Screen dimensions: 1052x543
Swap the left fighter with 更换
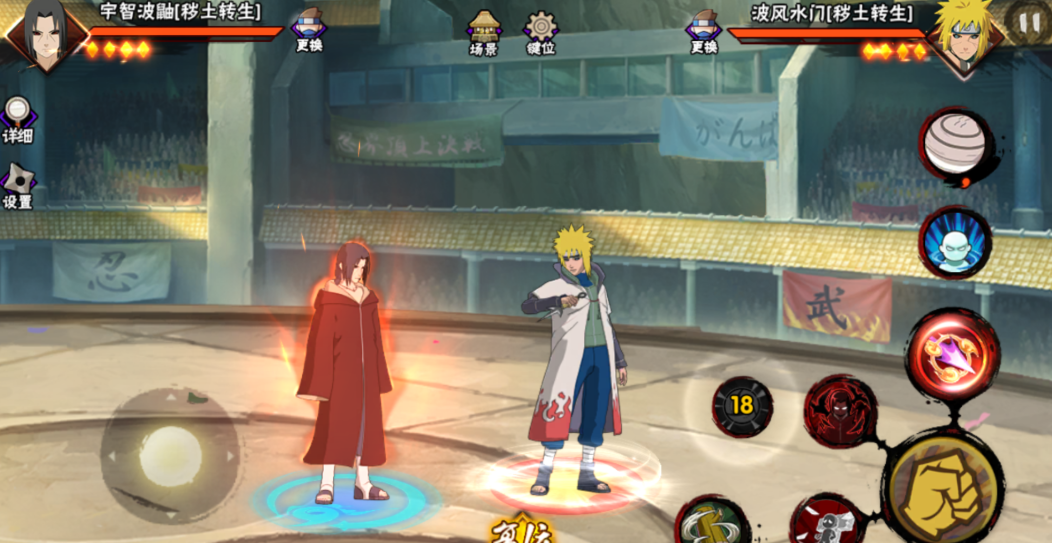(x=309, y=30)
